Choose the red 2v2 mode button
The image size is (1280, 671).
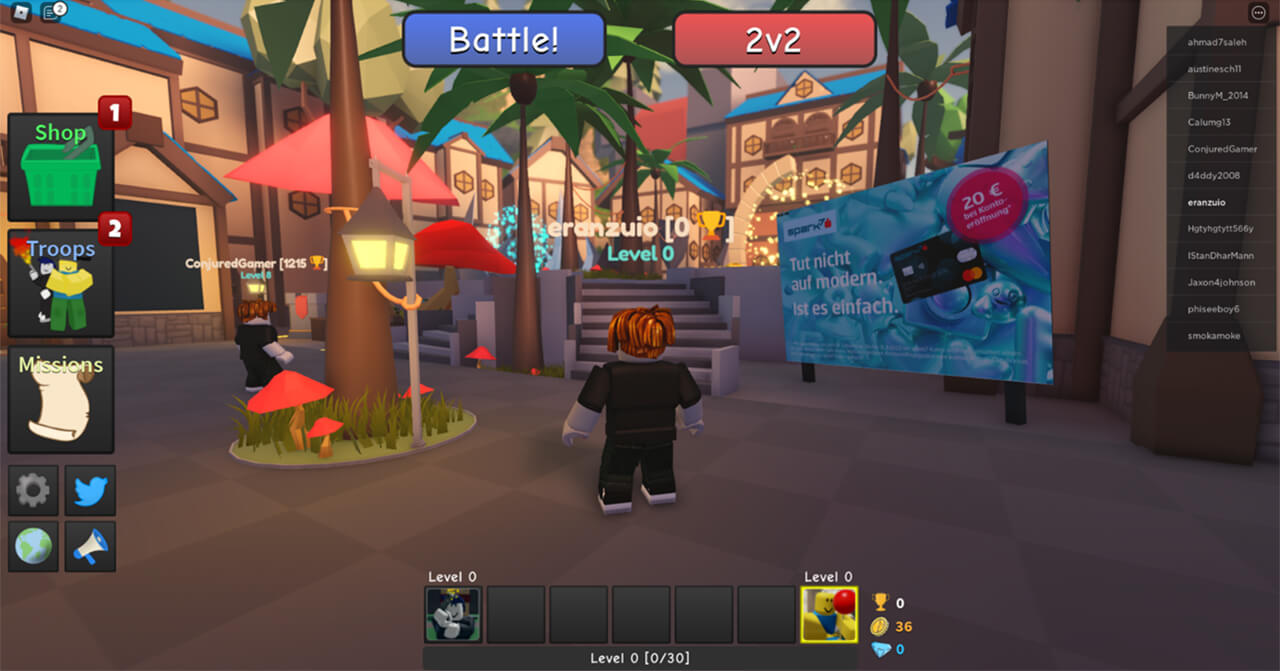coord(775,40)
